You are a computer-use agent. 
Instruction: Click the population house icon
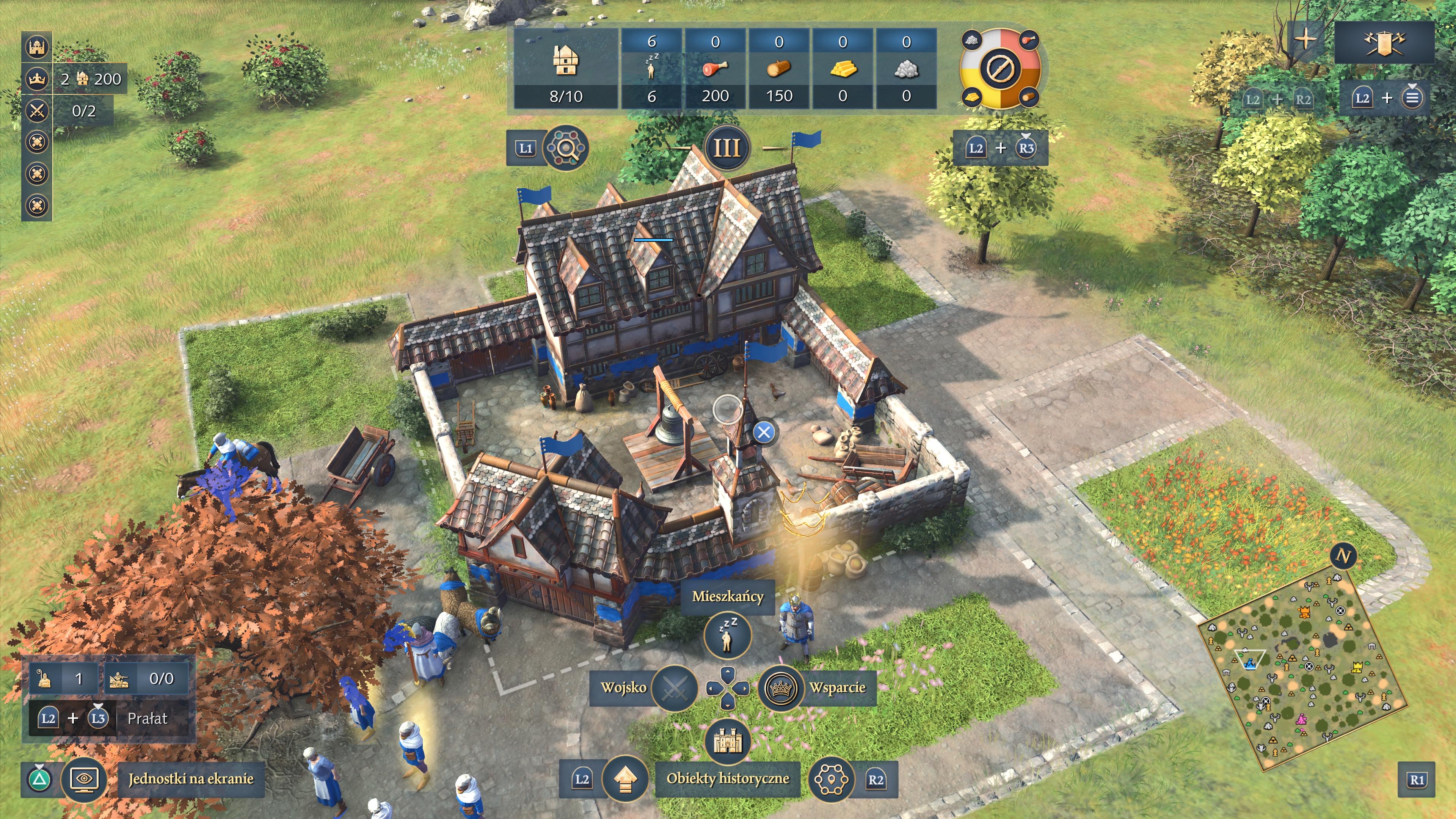click(565, 61)
